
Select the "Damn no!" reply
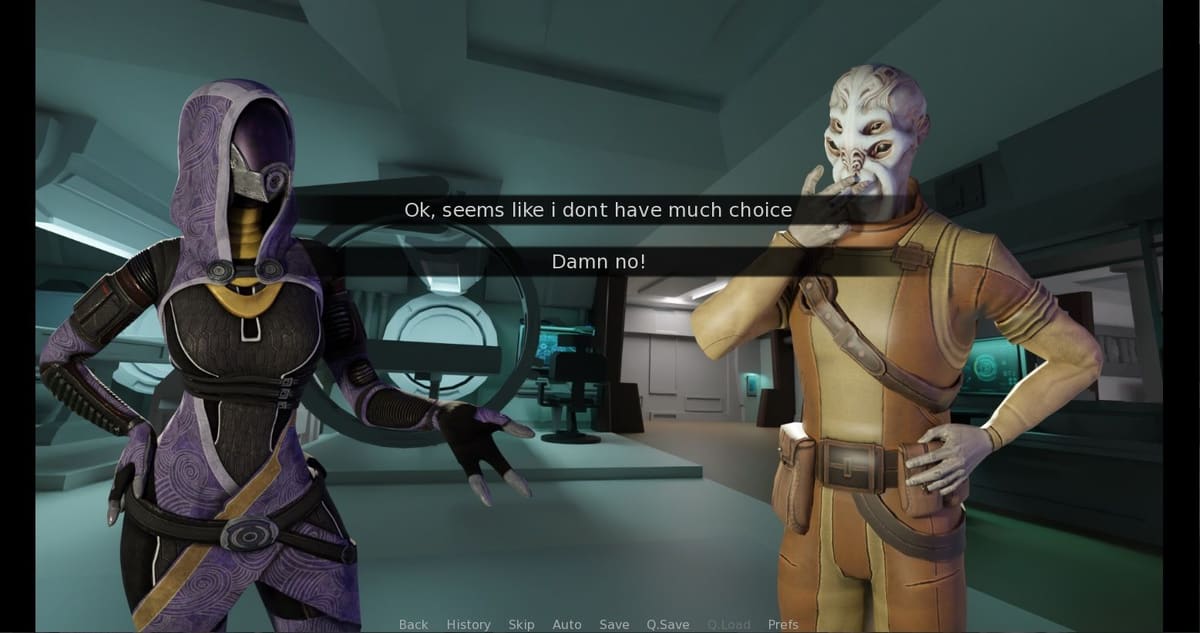point(598,262)
